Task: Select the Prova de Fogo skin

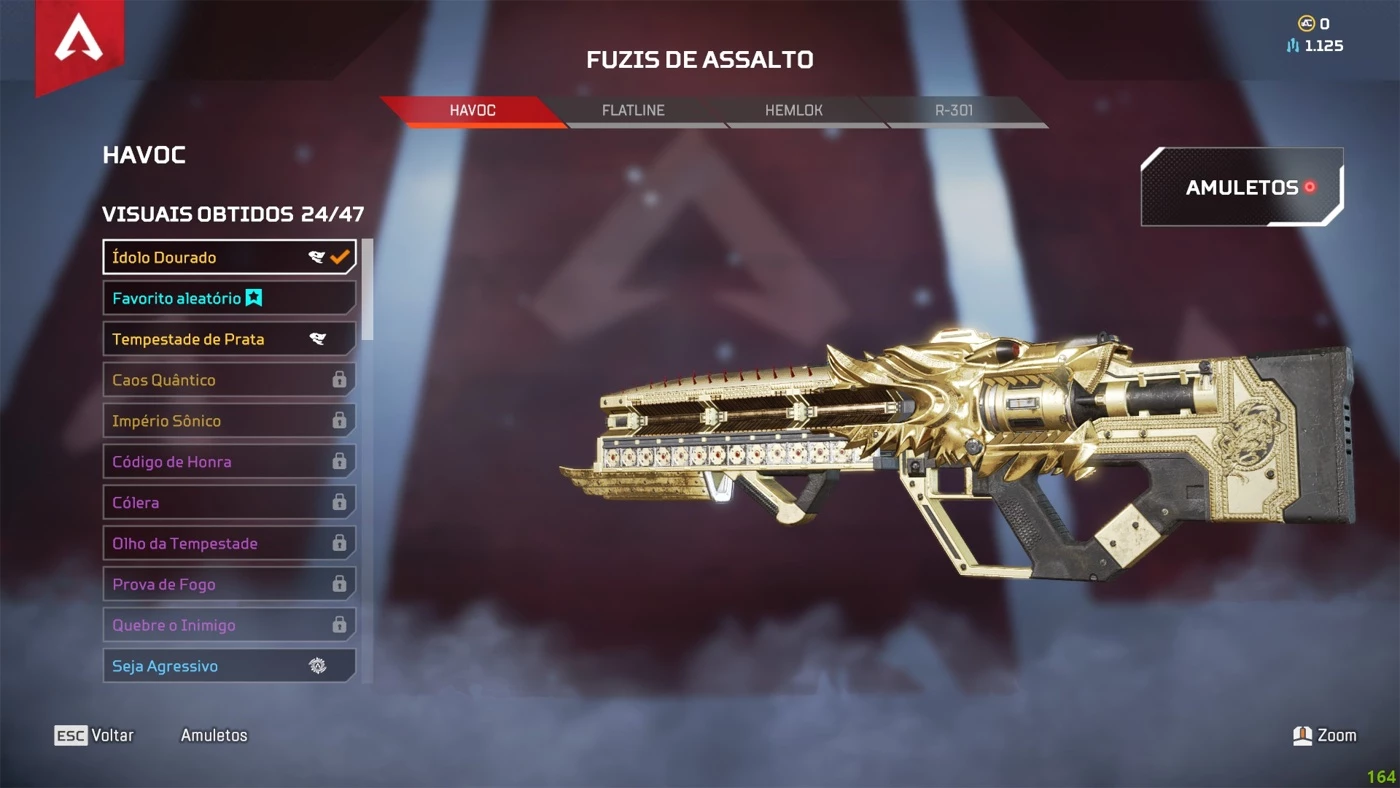Action: (229, 585)
